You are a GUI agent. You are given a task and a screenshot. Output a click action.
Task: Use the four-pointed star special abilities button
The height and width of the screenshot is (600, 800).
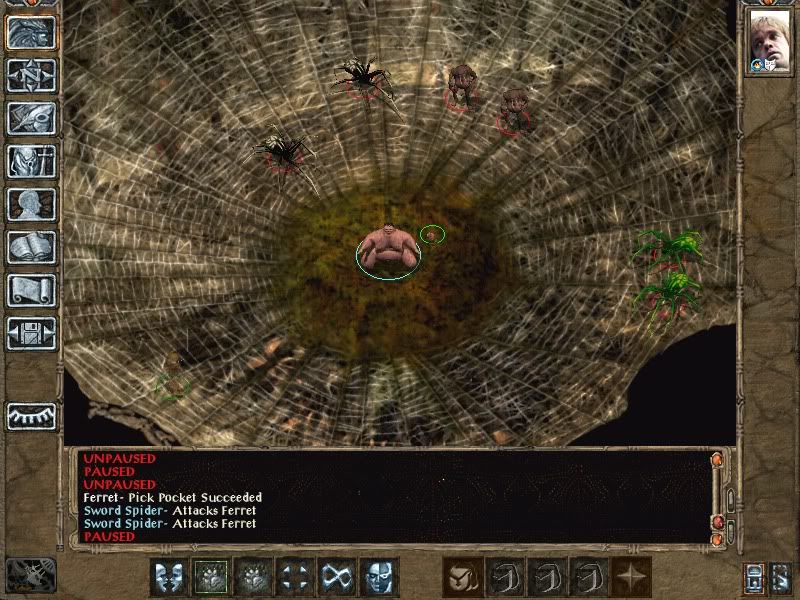point(632,577)
